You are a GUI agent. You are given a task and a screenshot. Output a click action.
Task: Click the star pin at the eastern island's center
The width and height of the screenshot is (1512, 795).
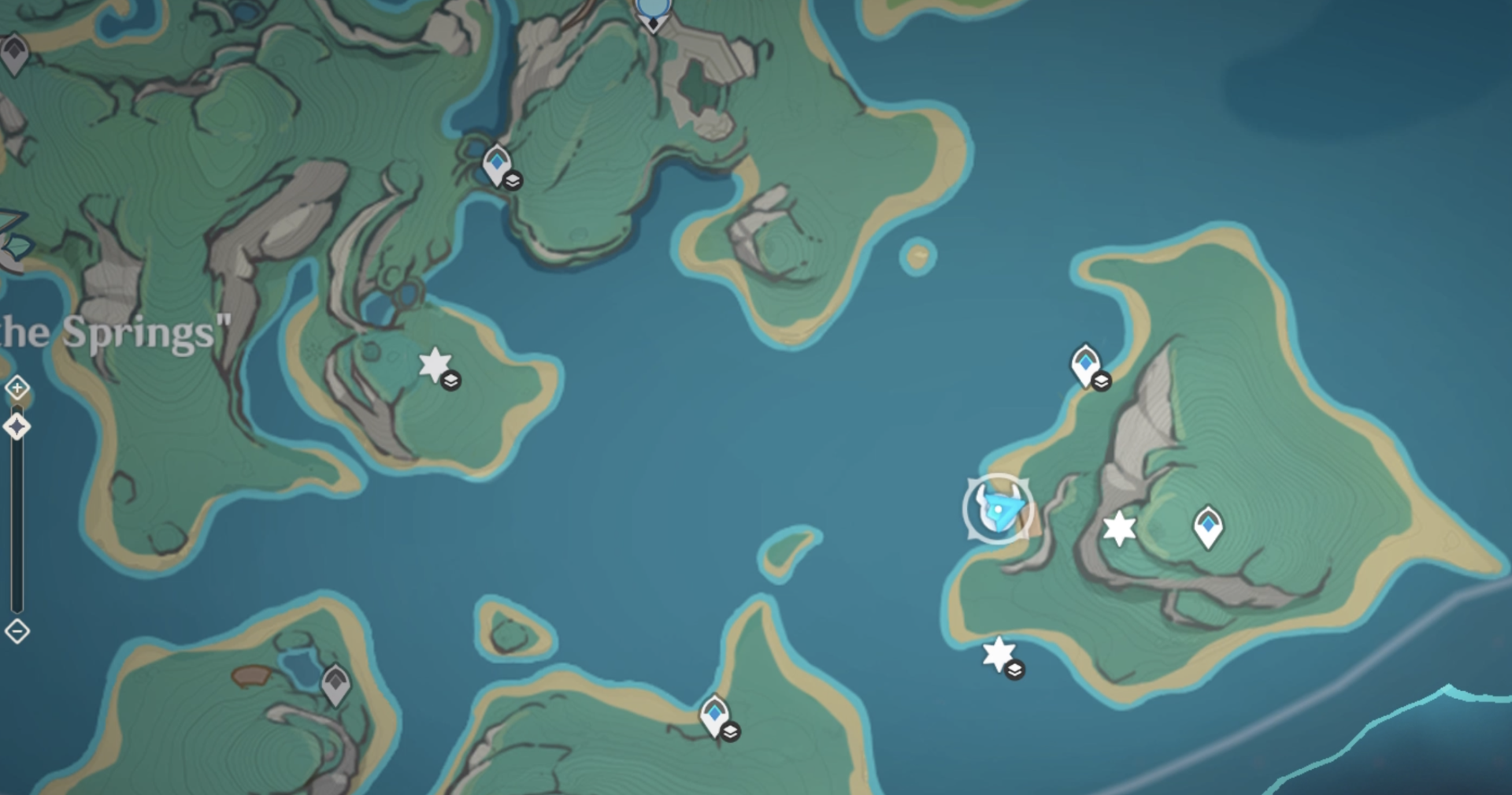1121,530
